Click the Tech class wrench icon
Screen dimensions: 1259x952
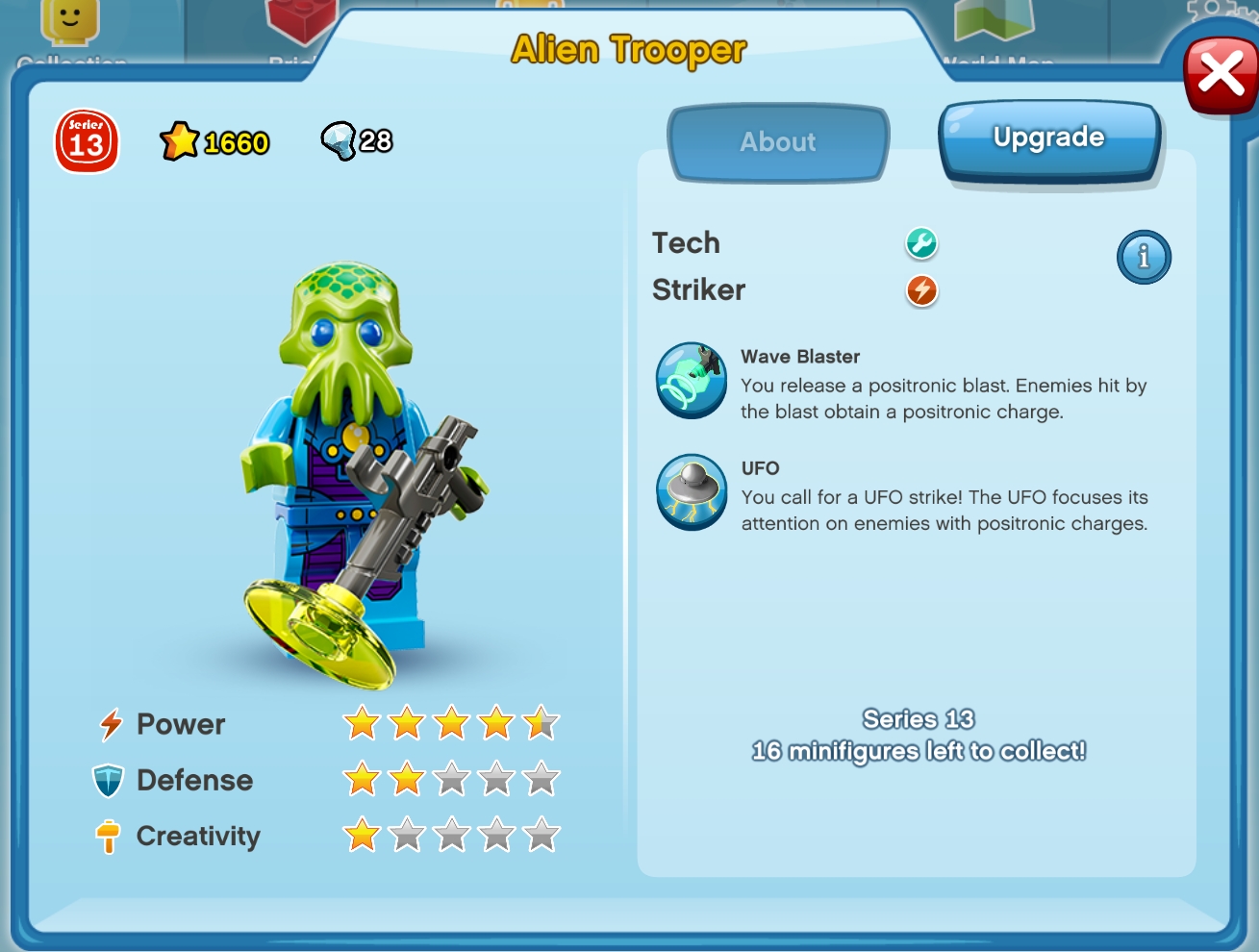click(920, 244)
